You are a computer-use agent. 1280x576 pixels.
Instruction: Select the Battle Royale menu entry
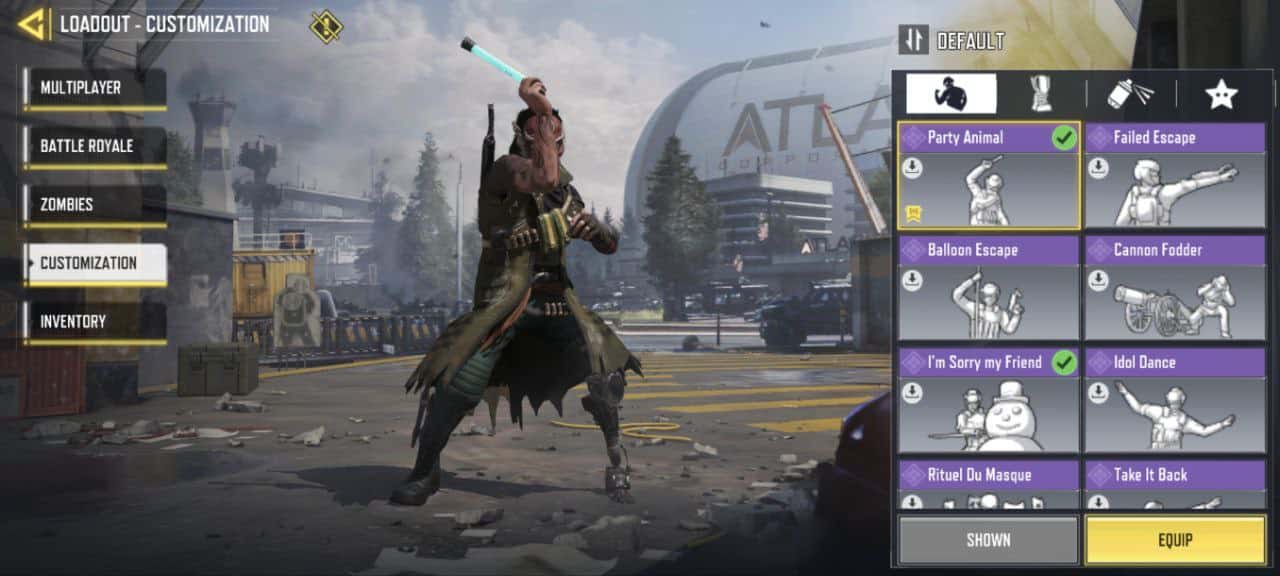click(96, 146)
